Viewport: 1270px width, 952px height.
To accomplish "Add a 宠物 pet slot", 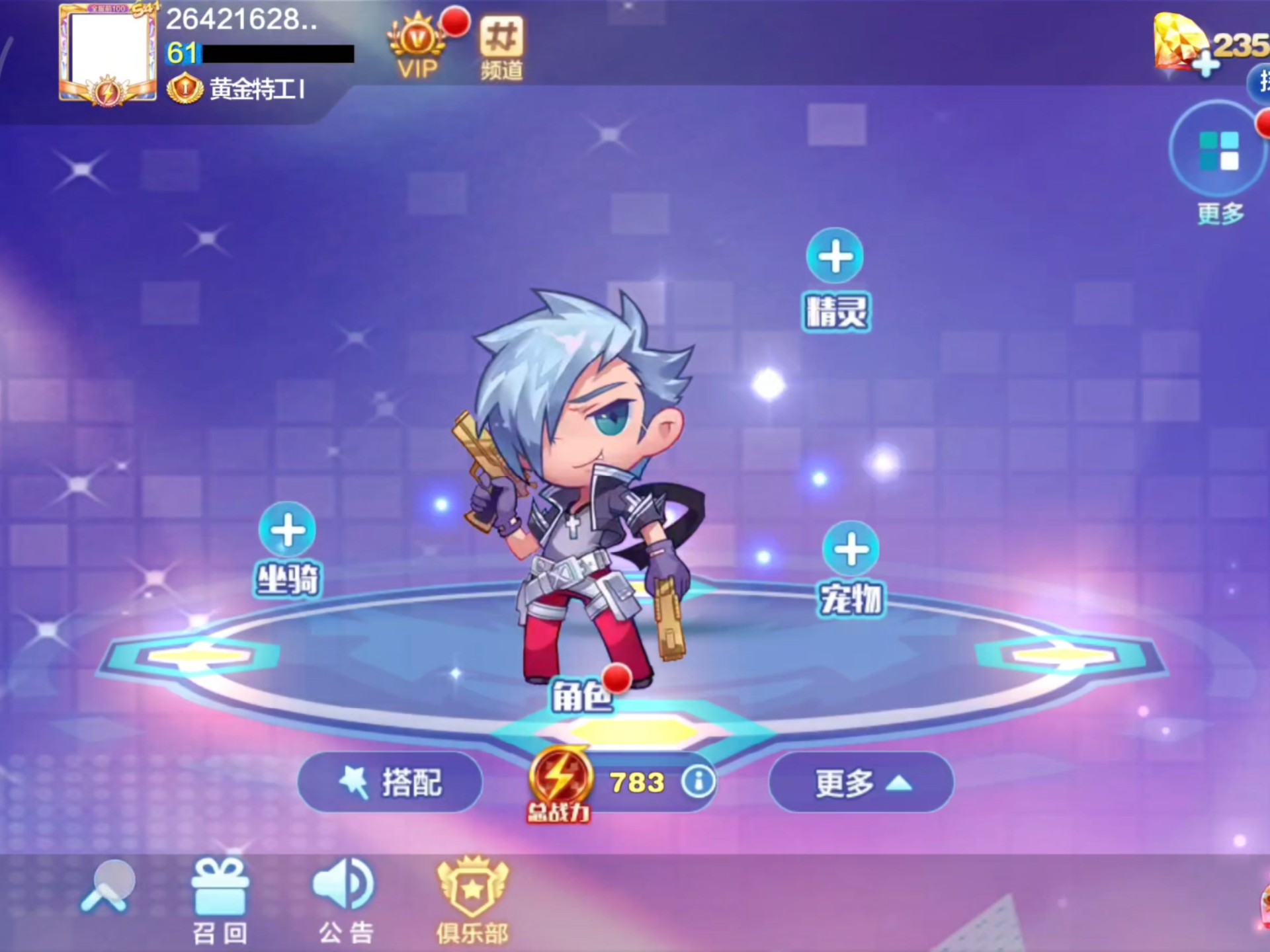I will click(x=851, y=549).
